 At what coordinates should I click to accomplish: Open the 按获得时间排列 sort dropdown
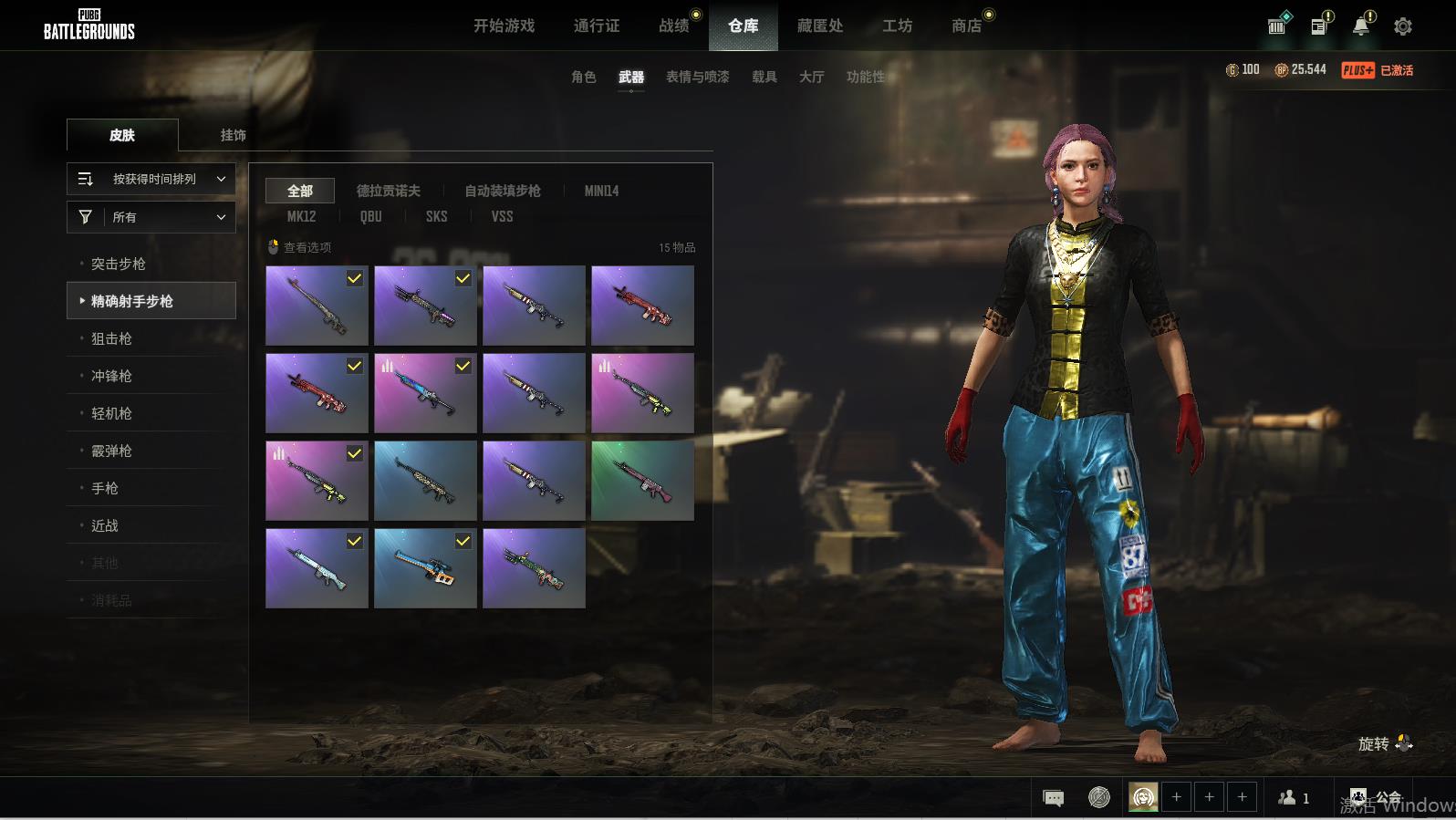tap(151, 179)
